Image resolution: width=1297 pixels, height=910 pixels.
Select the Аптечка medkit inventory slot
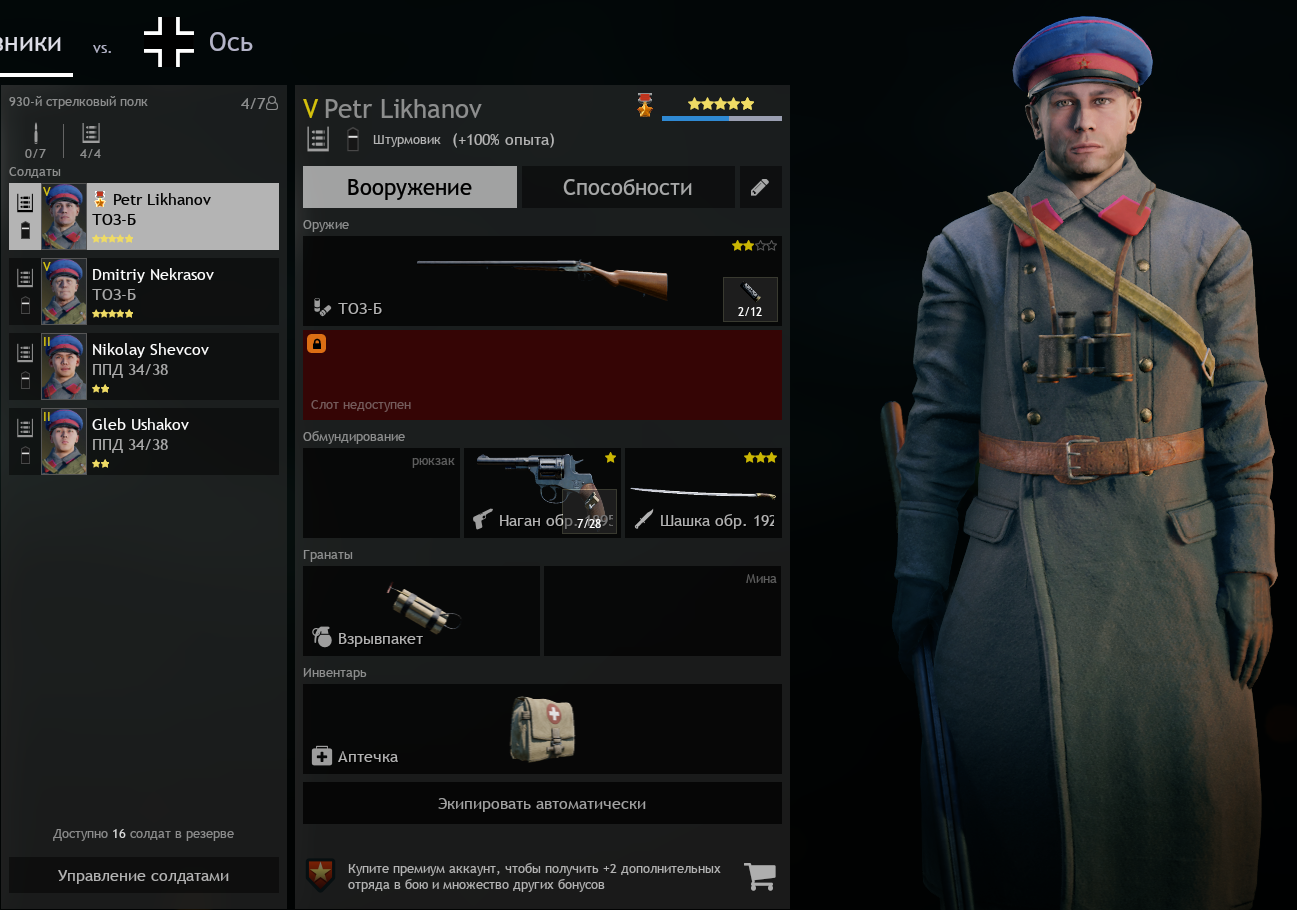point(542,729)
